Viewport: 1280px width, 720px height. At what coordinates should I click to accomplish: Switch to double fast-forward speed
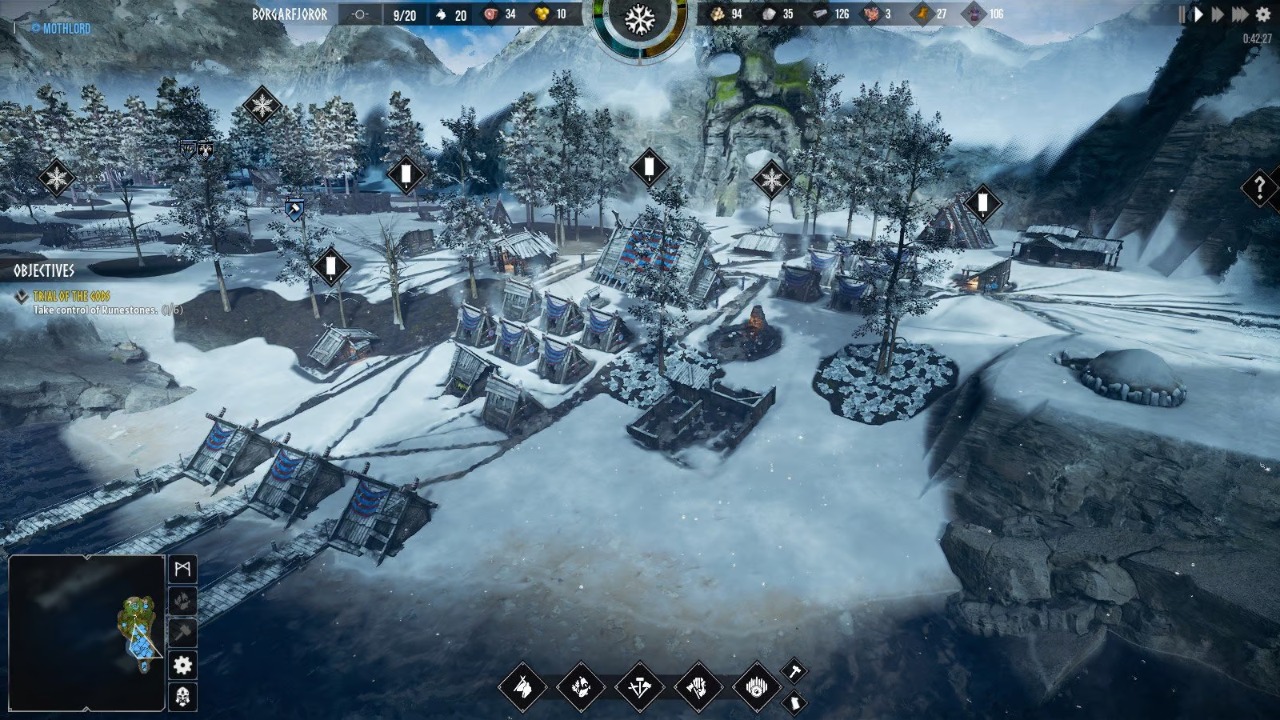1218,14
